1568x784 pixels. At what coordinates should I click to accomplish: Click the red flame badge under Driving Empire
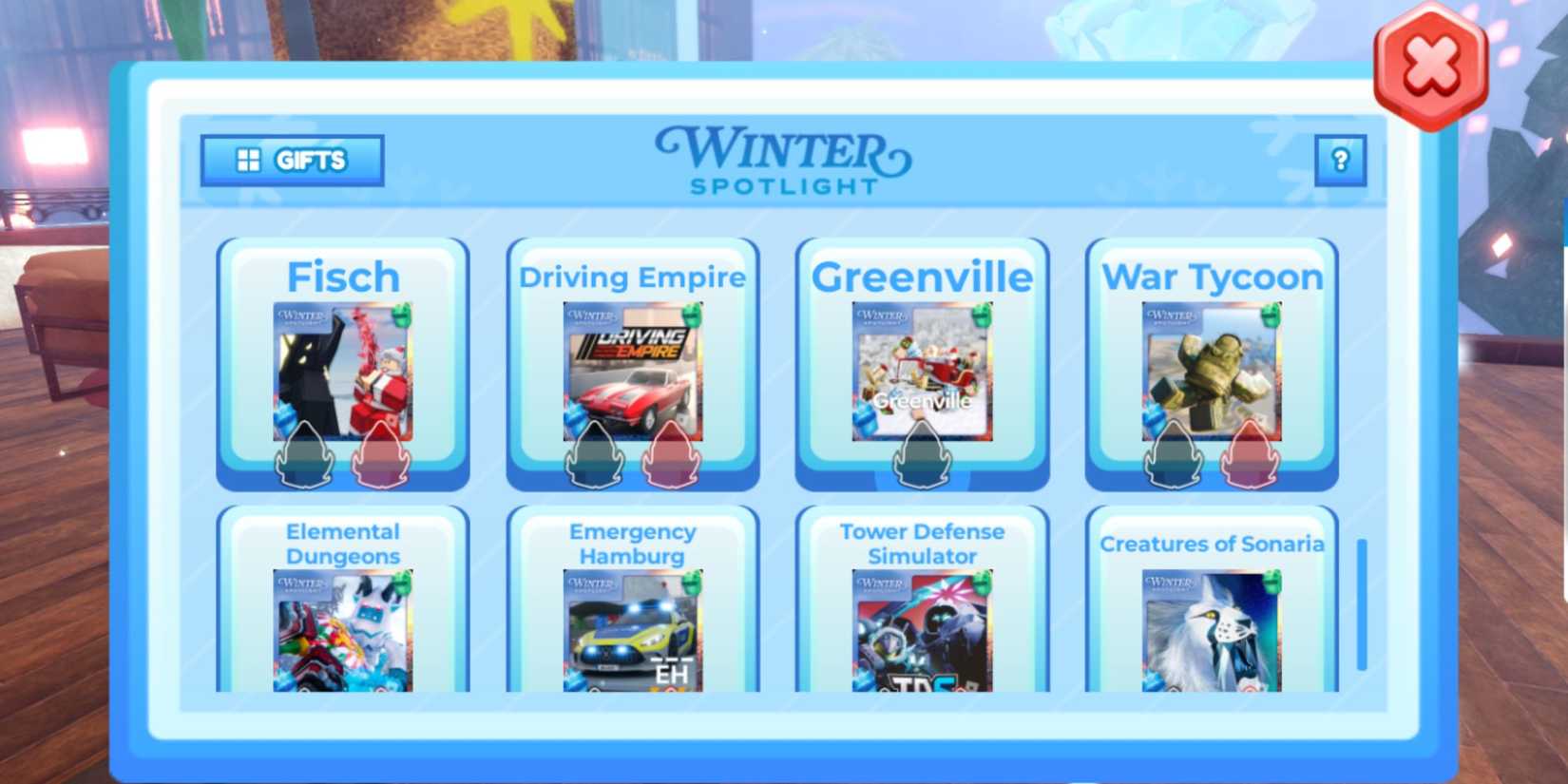[x=671, y=456]
